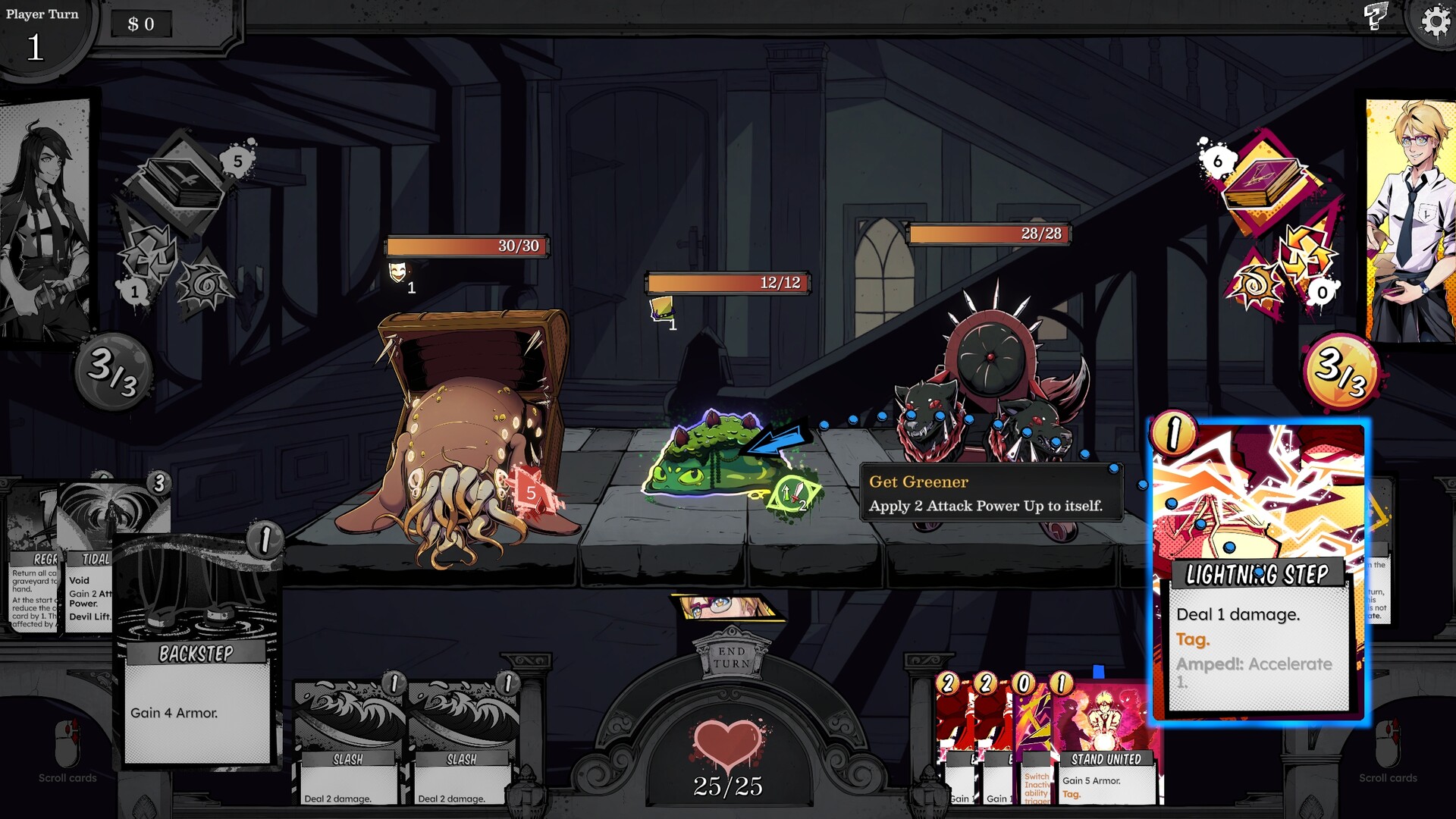Select the dark-haired swordswoman portrait

(44, 220)
